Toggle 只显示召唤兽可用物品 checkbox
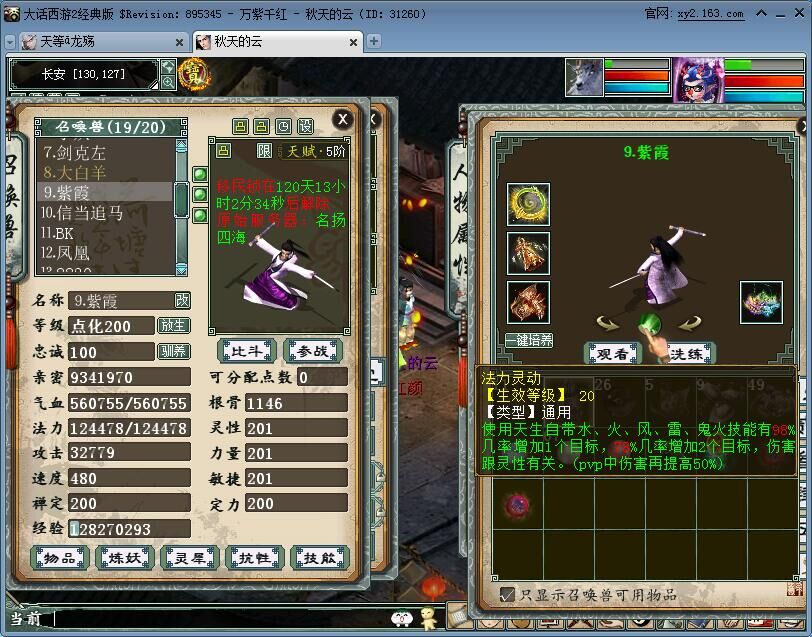 [508, 594]
